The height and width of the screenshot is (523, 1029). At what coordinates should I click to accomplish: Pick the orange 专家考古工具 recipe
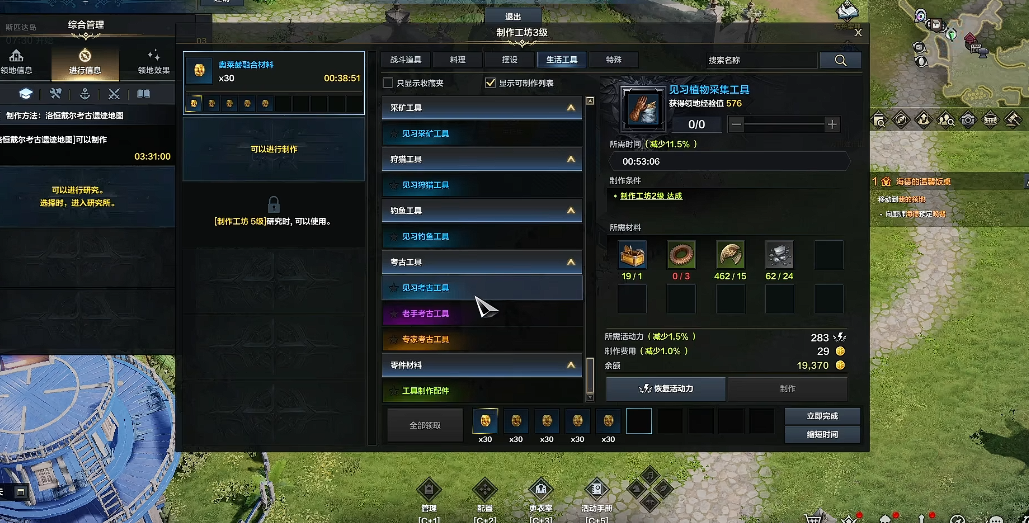(425, 340)
